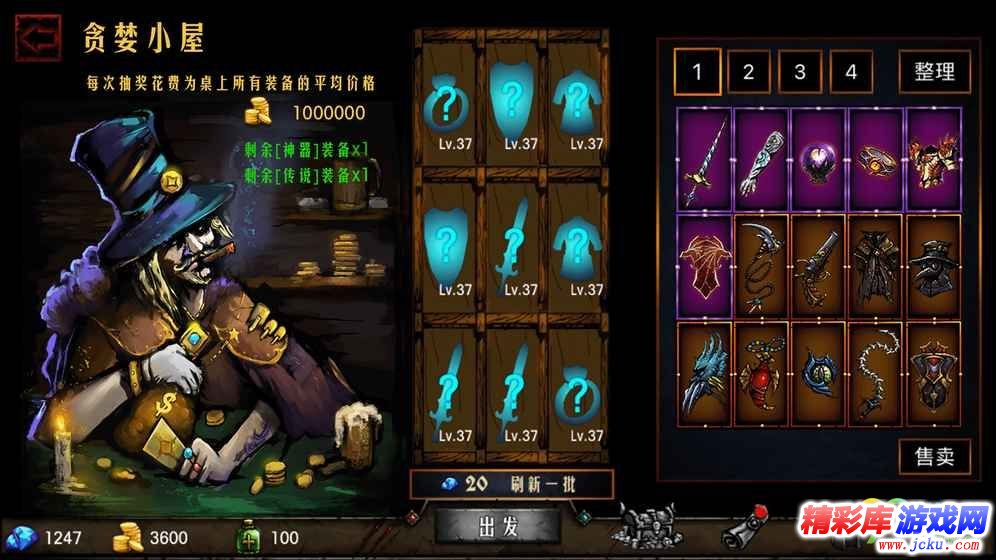Show inventory page 1
Image resolution: width=996 pixels, height=560 pixels.
(x=697, y=72)
